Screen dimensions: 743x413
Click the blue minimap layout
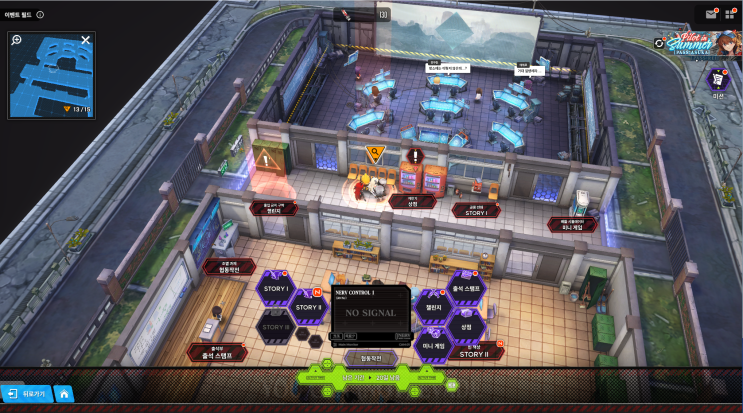coord(50,72)
